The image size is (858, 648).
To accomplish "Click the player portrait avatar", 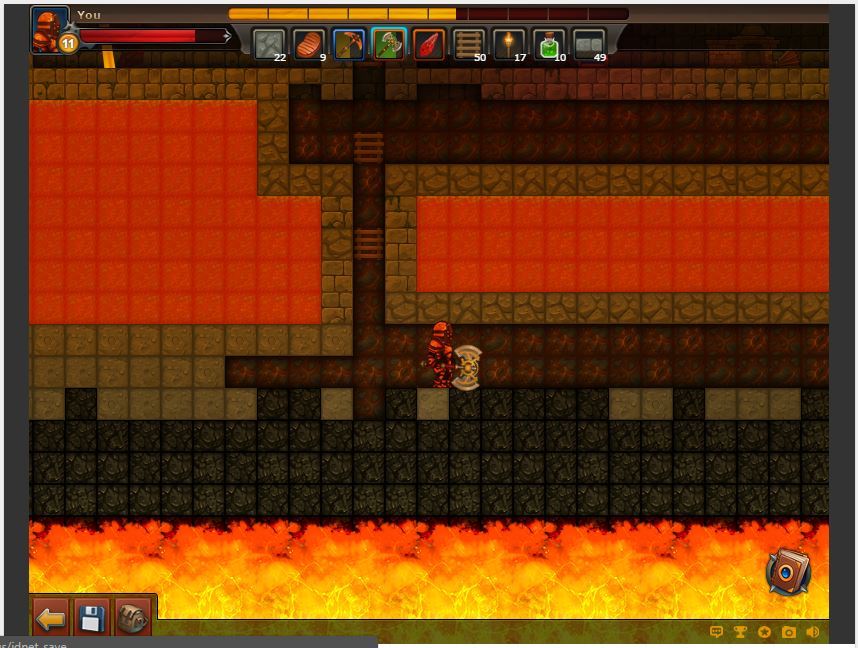I will click(48, 28).
